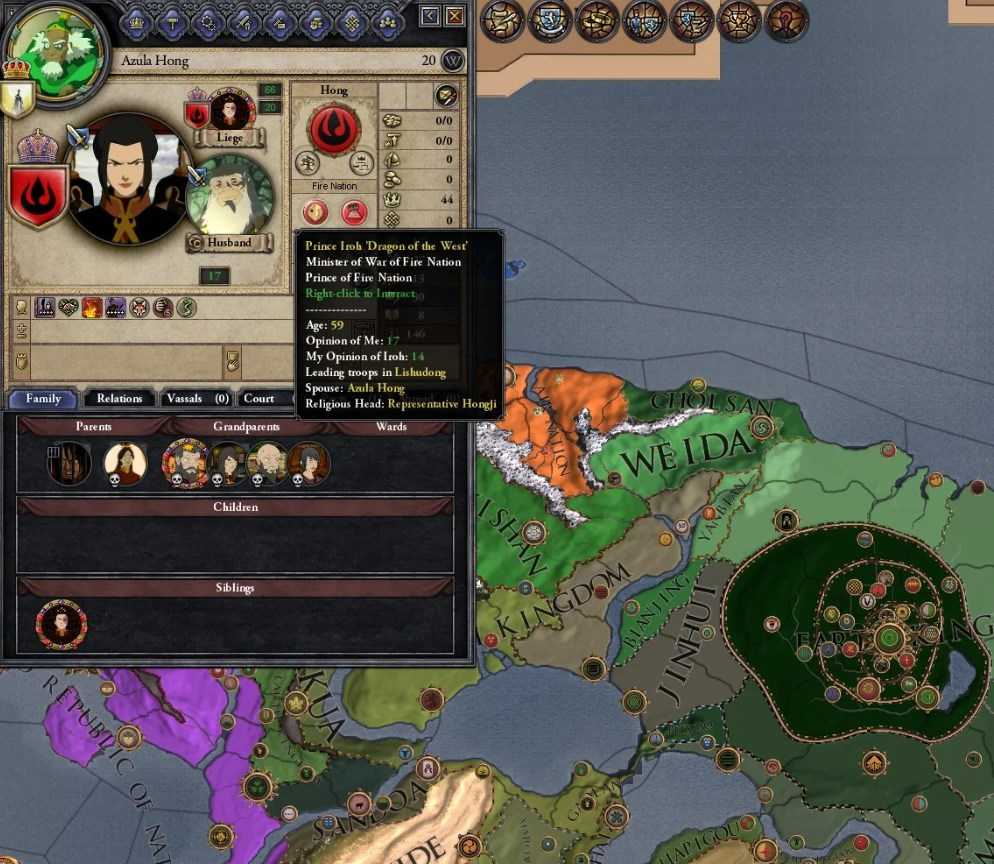This screenshot has height=864, width=994.
Task: Select the fire trait icon
Action: click(x=92, y=307)
